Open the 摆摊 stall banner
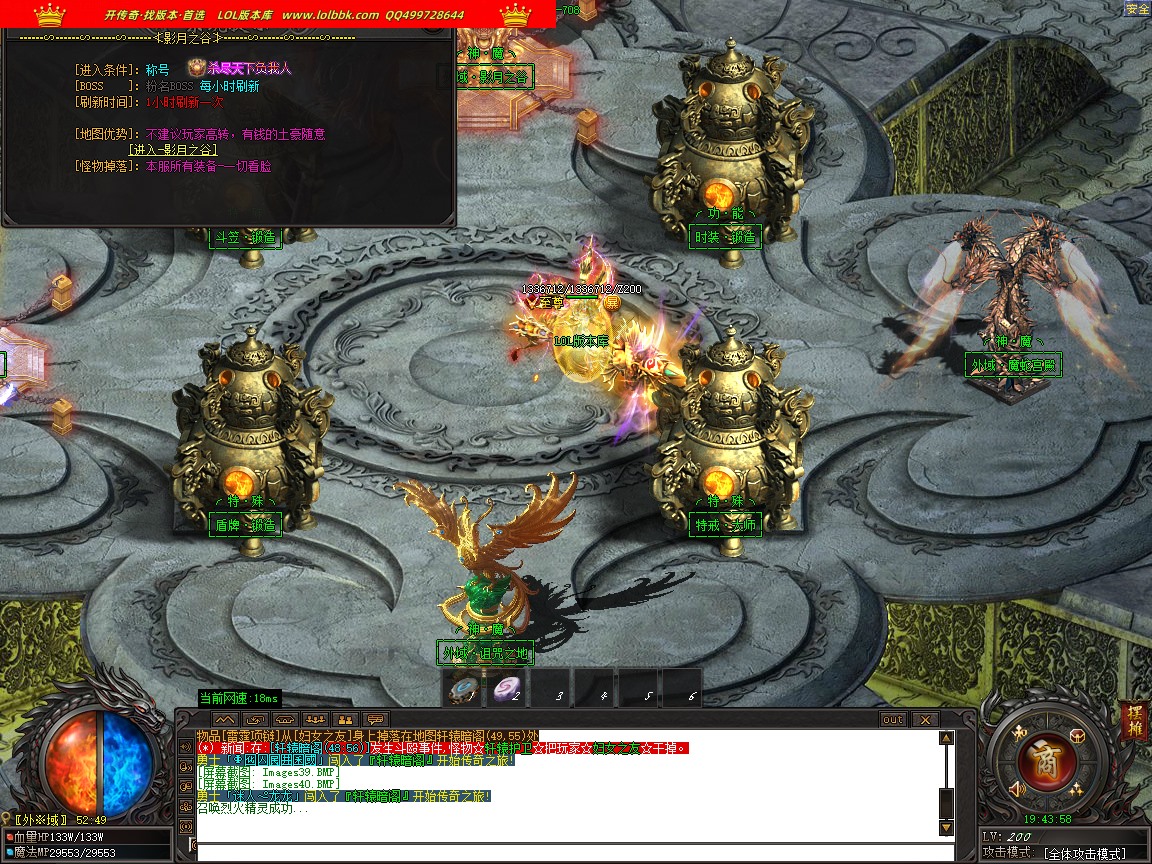The image size is (1152, 864). click(x=1134, y=719)
